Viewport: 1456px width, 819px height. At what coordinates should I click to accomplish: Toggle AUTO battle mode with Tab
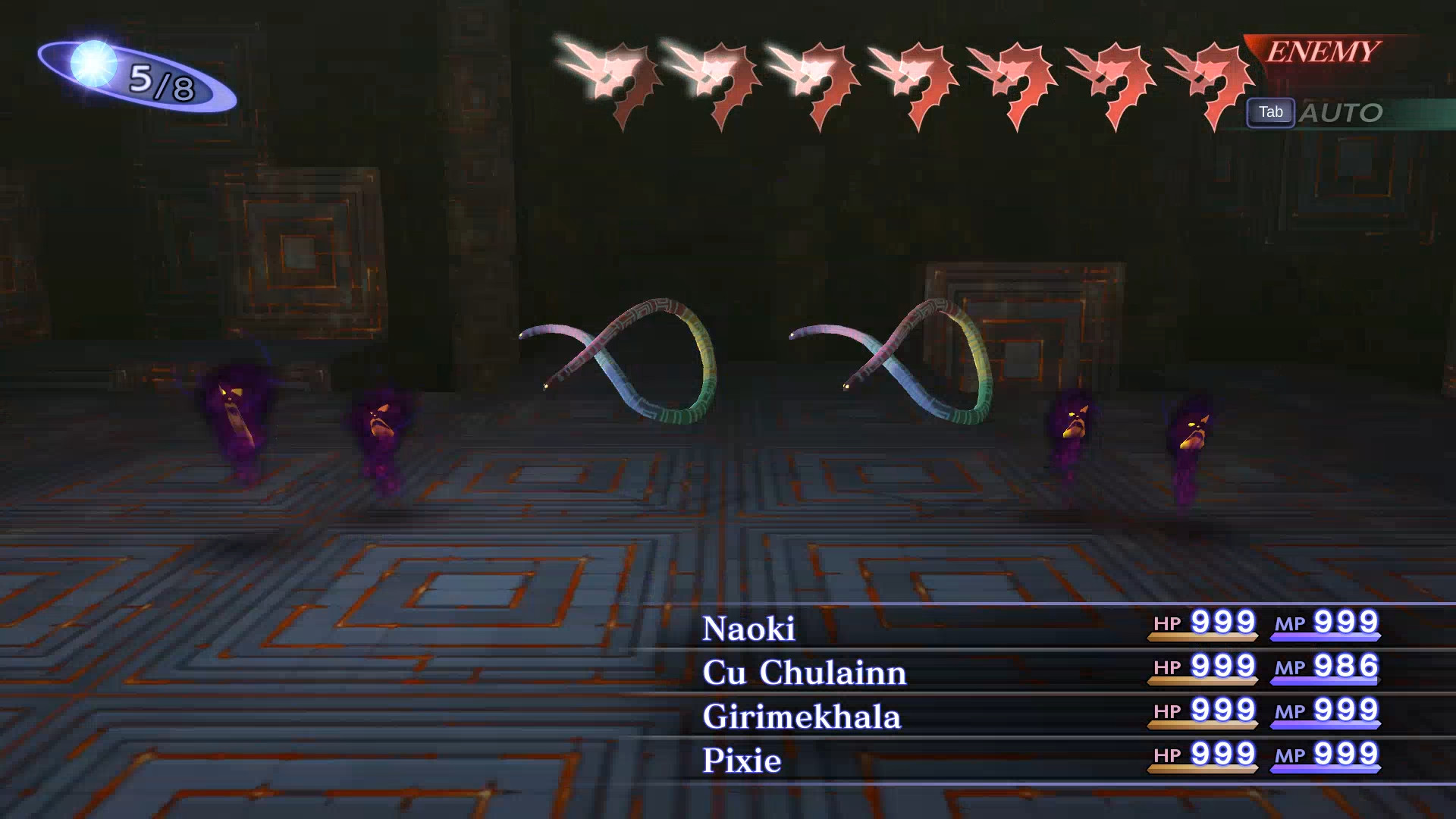tap(1271, 112)
